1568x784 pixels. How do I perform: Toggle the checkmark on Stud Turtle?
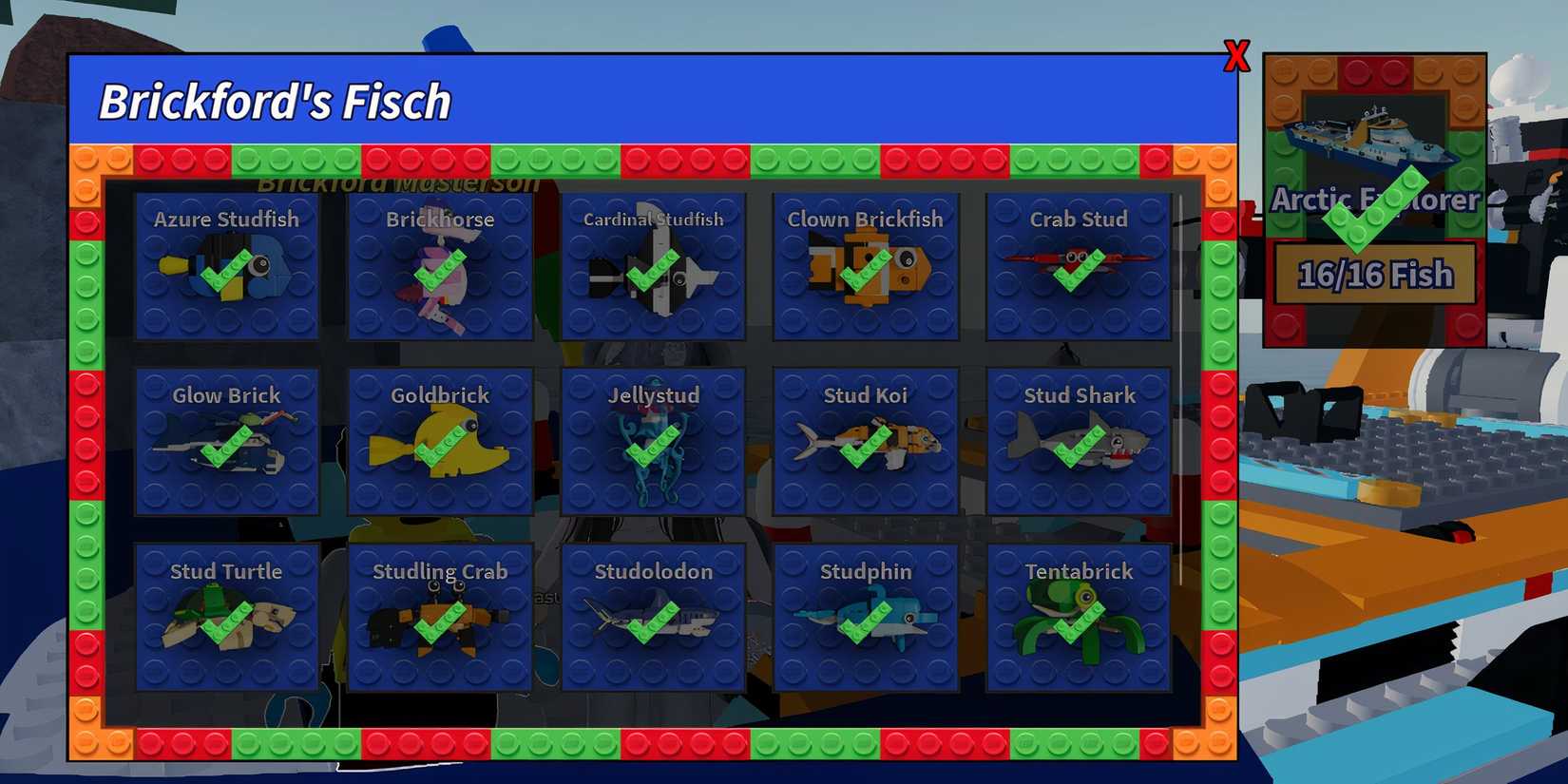(x=228, y=622)
